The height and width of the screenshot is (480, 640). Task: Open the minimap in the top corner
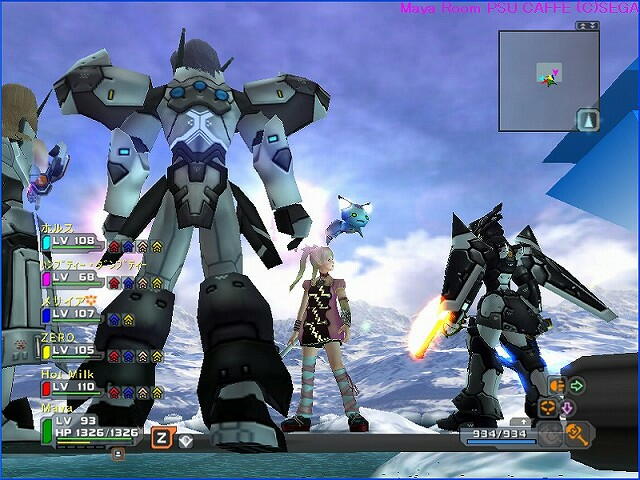pyautogui.click(x=548, y=80)
